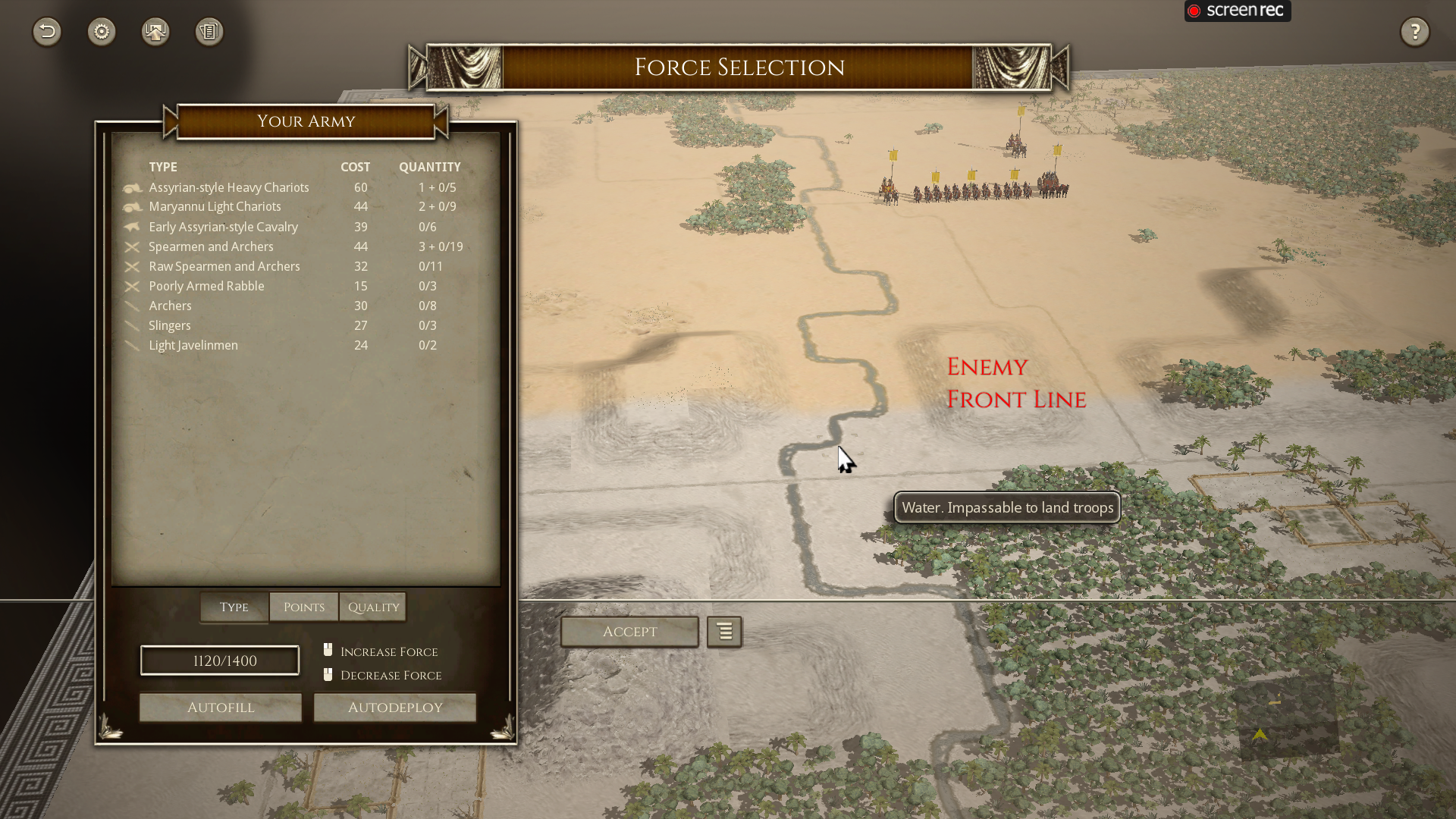Switch to the Points sorting tab
This screenshot has width=1456, height=819.
303,607
